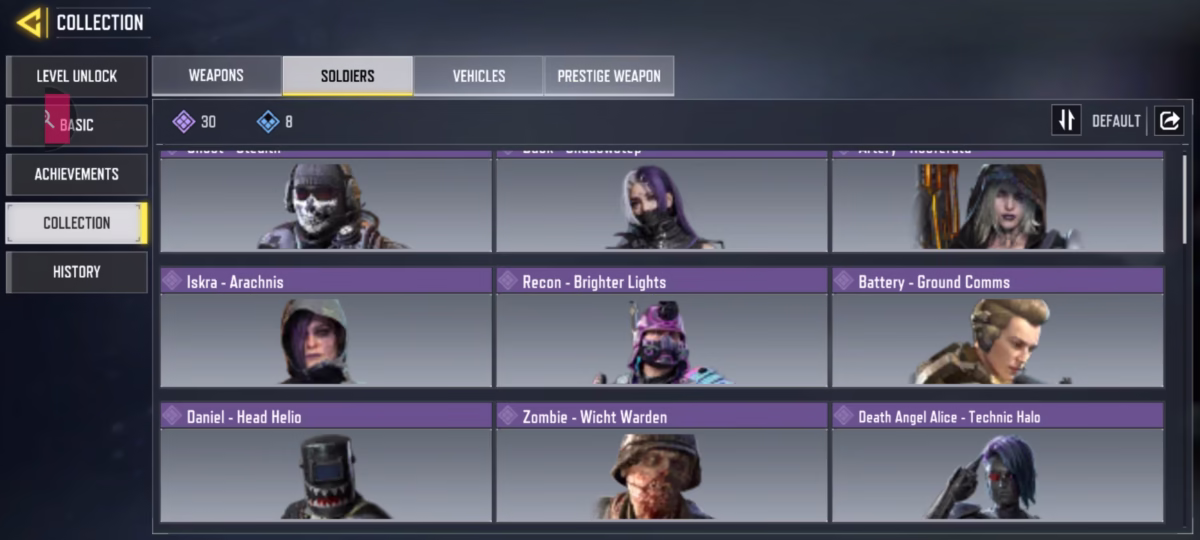Go back using the yellow arrow
Viewport: 1200px width, 540px height.
29,22
